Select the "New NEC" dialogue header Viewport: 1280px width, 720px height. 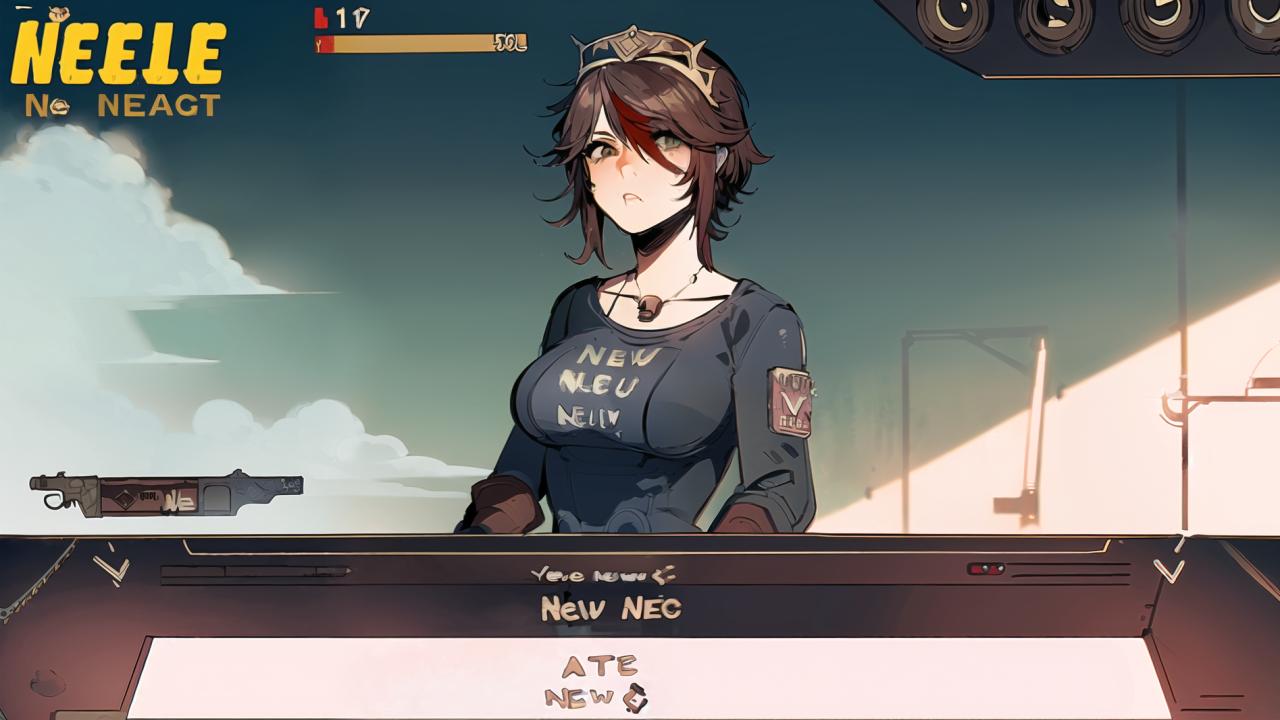click(x=610, y=607)
